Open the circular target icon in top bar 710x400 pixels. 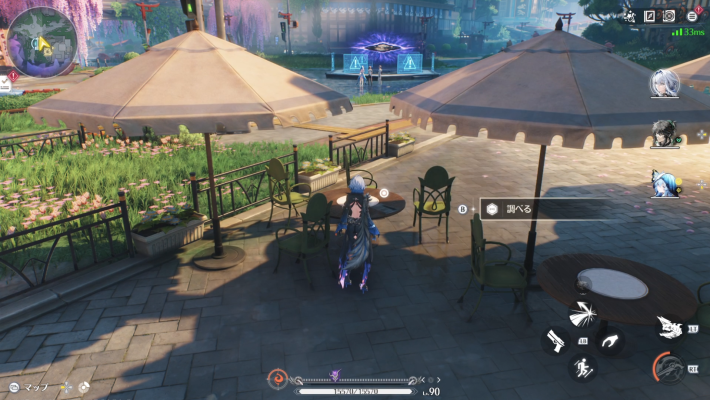(669, 16)
